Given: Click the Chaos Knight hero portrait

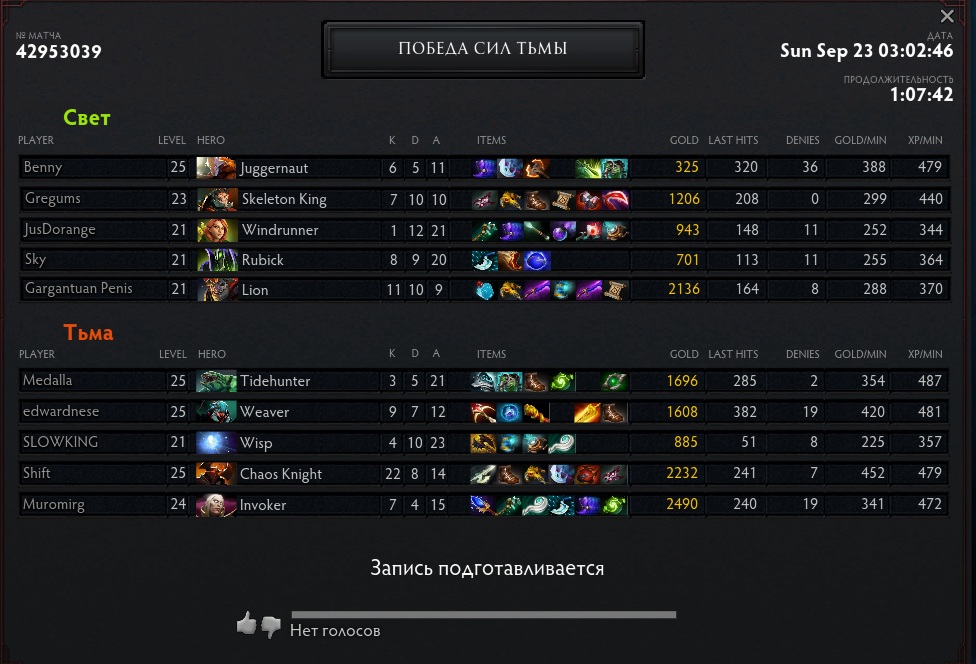Looking at the screenshot, I should [215, 473].
